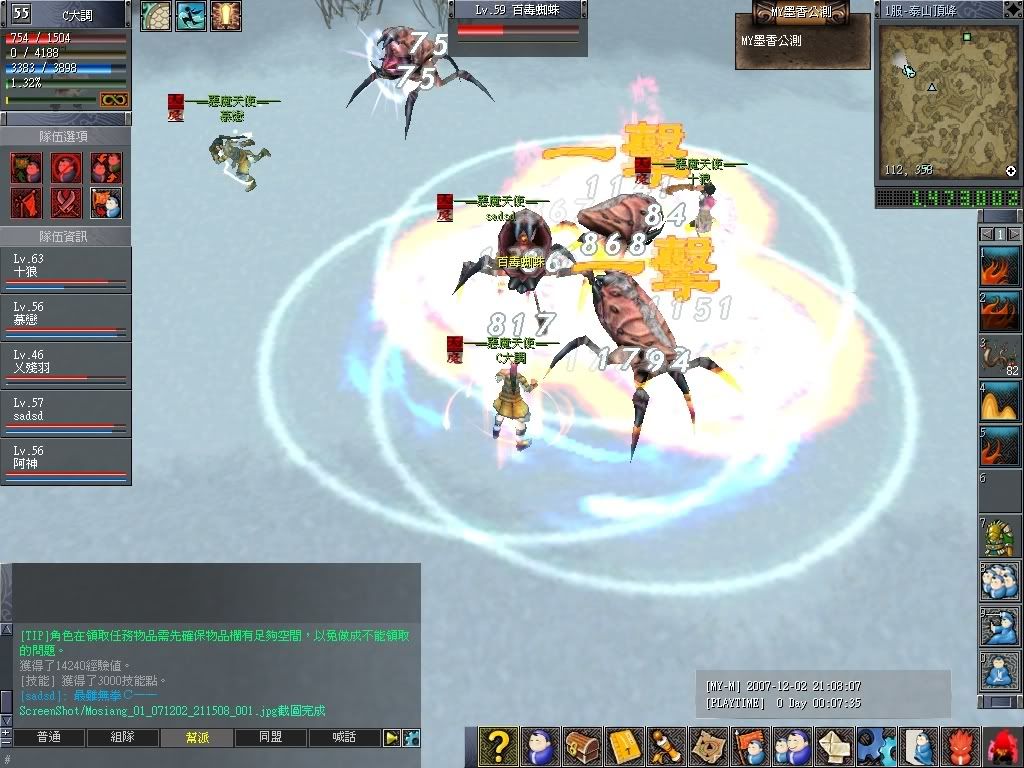1024x768 pixels.
Task: Switch to the 普通 chat tab
Action: pyautogui.click(x=48, y=738)
